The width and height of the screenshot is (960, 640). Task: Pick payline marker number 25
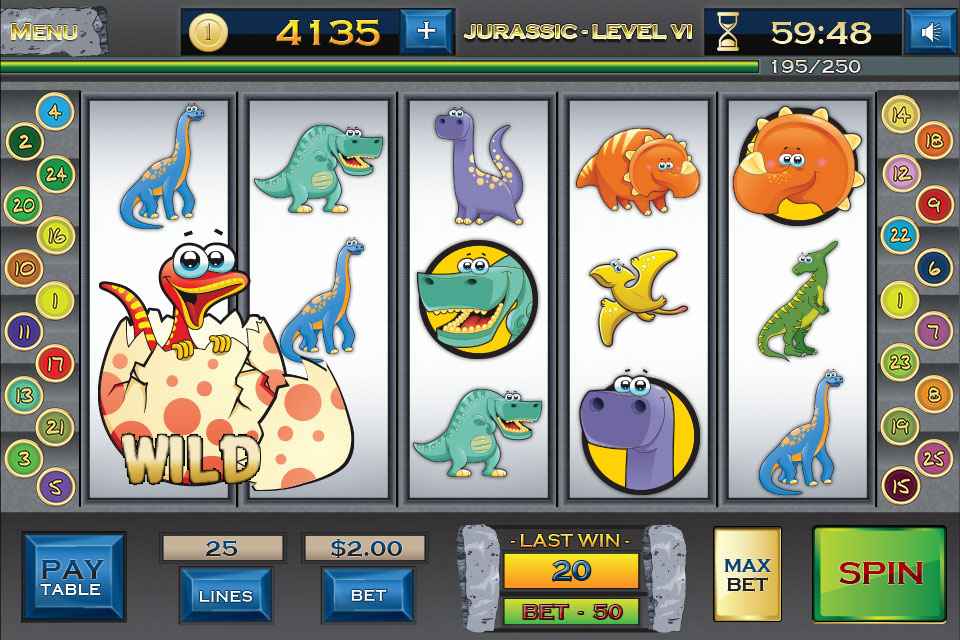click(933, 457)
